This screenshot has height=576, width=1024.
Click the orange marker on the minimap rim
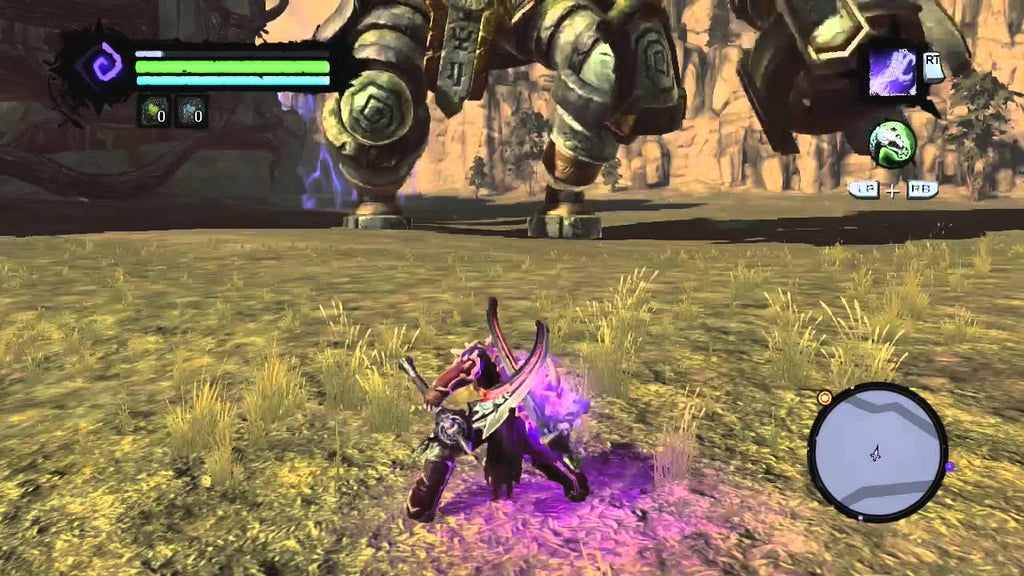[825, 397]
